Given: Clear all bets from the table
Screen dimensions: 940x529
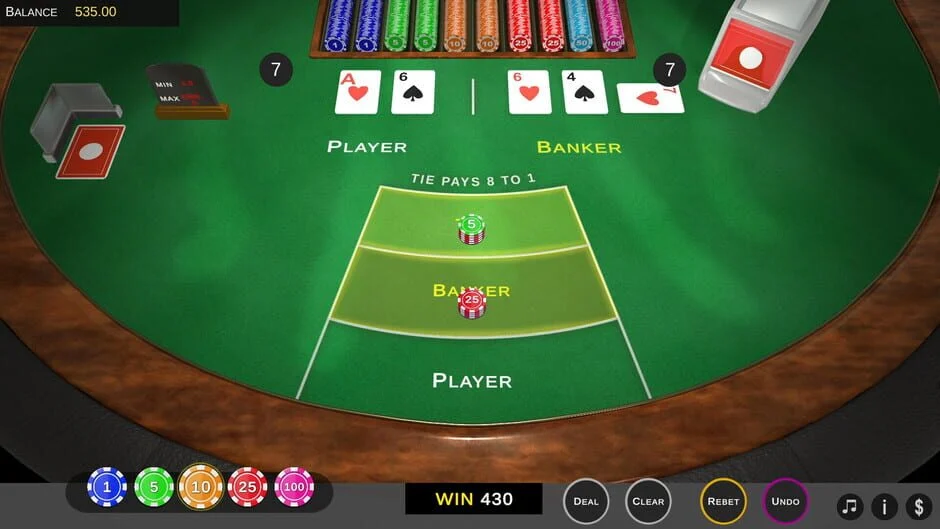Looking at the screenshot, I should pyautogui.click(x=648, y=501).
